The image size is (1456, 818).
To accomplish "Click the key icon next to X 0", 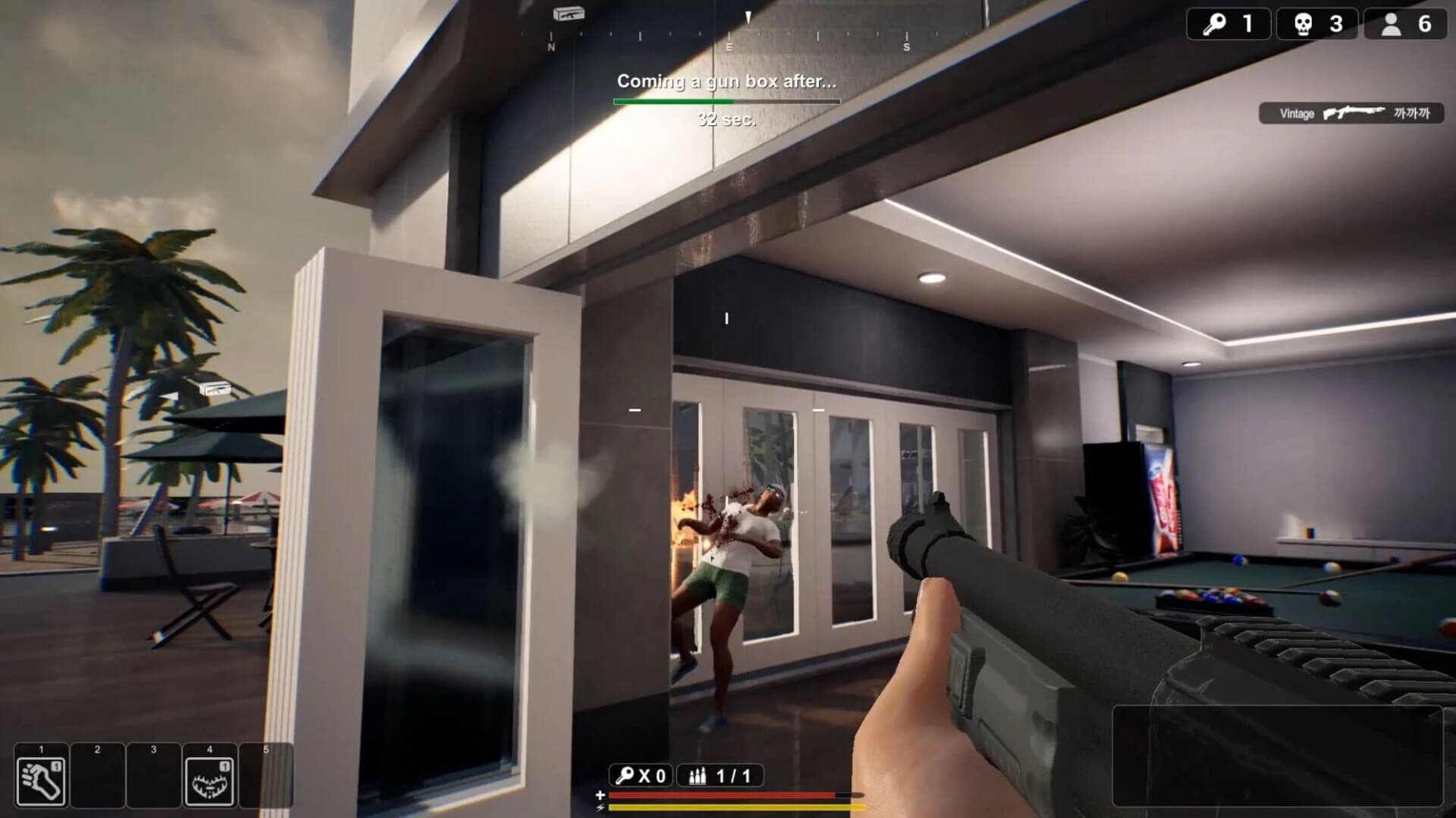I will (623, 776).
